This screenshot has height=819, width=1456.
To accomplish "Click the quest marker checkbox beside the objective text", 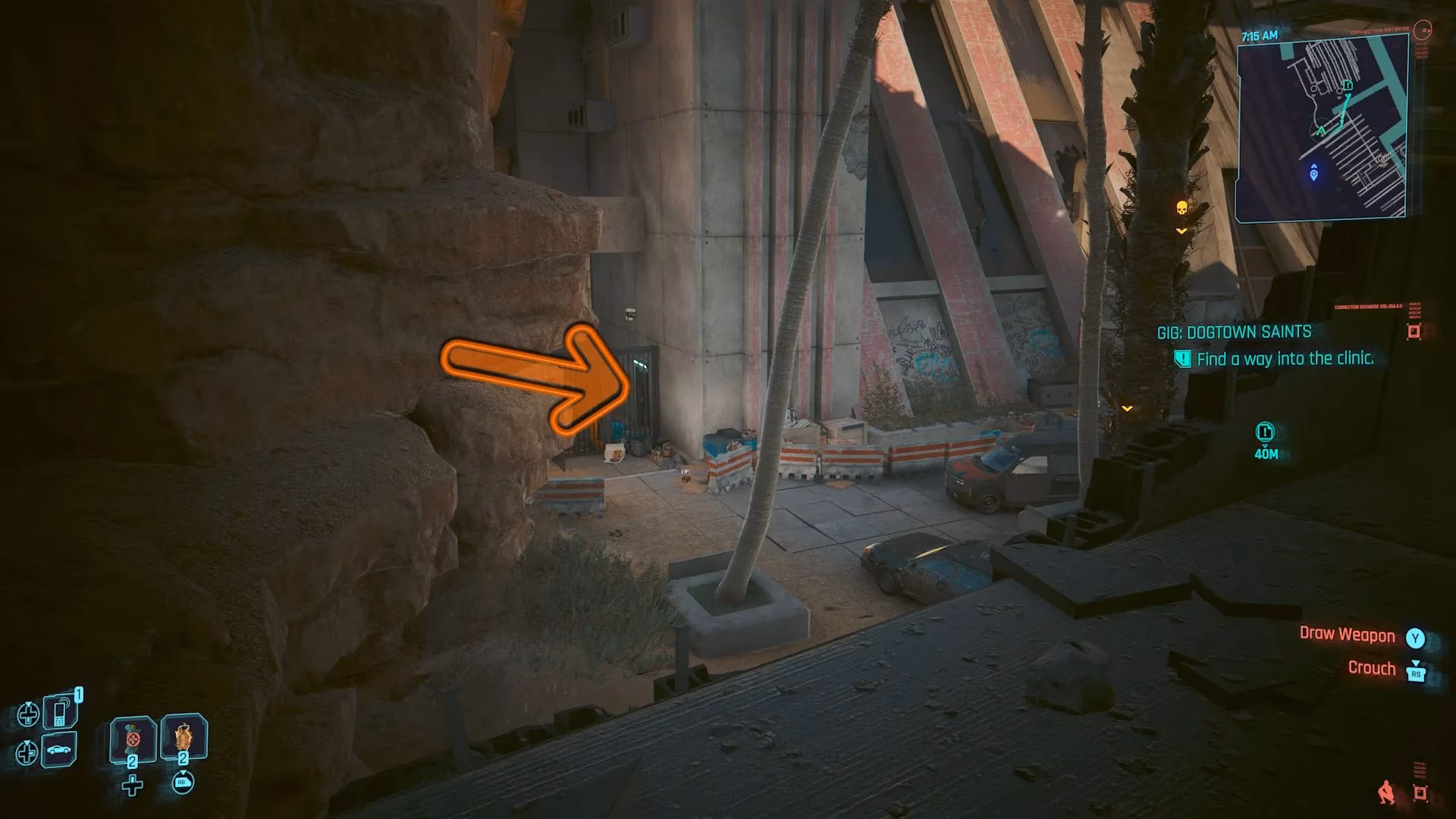I will point(1181,359).
